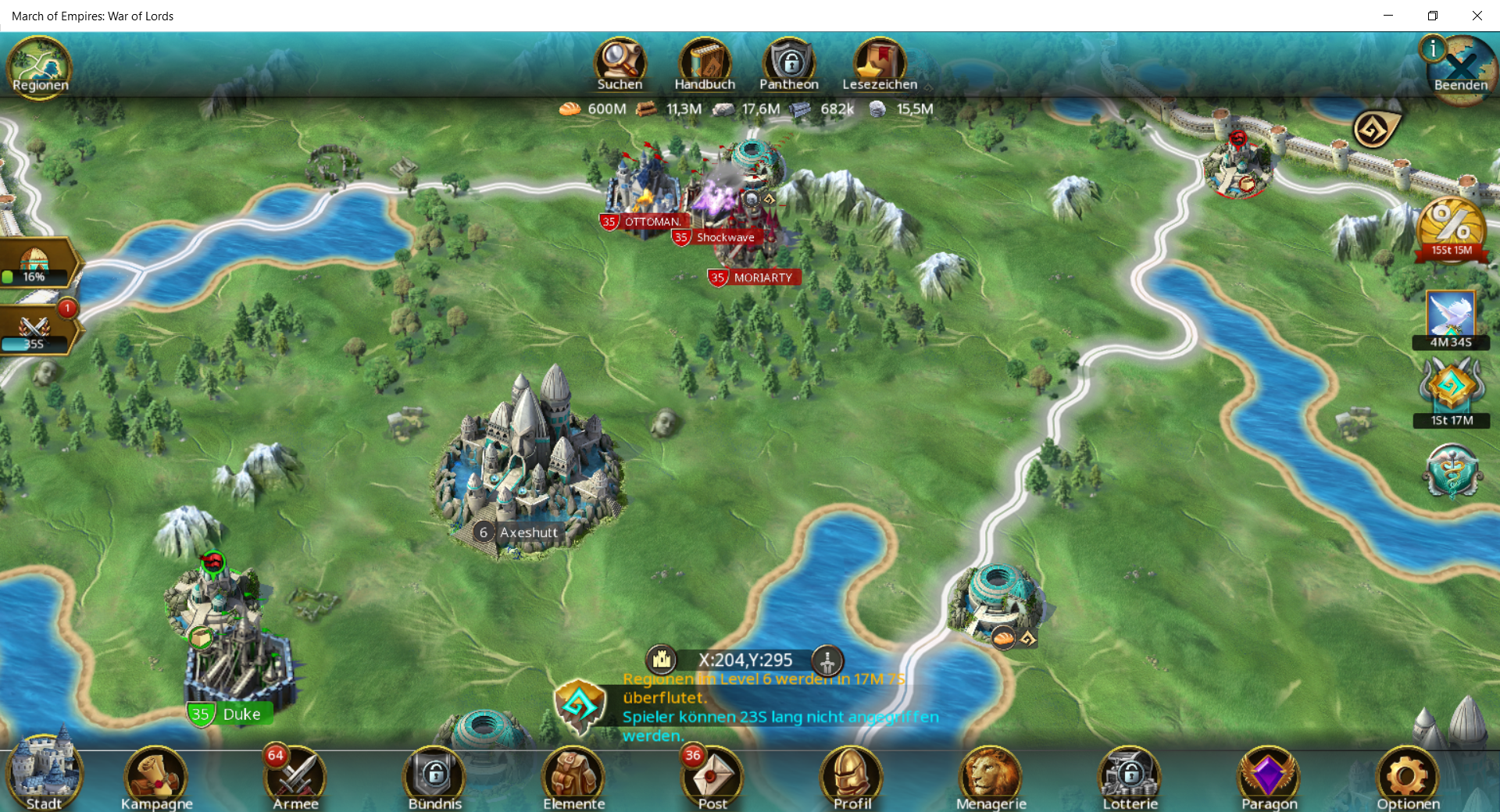Open the Optionen settings gear
Screen dimensions: 1500x812
(x=1408, y=777)
